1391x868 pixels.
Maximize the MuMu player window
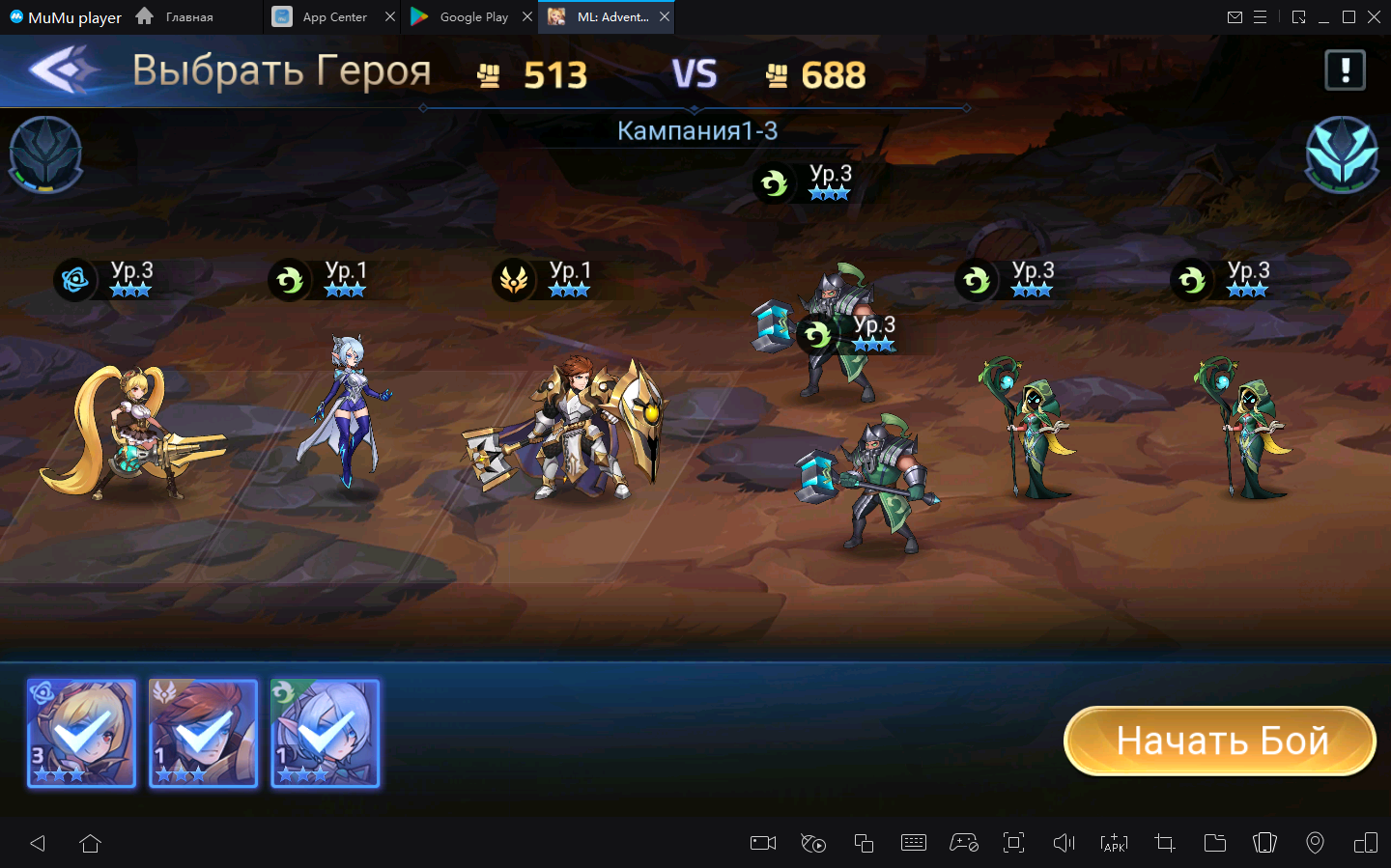point(1348,17)
